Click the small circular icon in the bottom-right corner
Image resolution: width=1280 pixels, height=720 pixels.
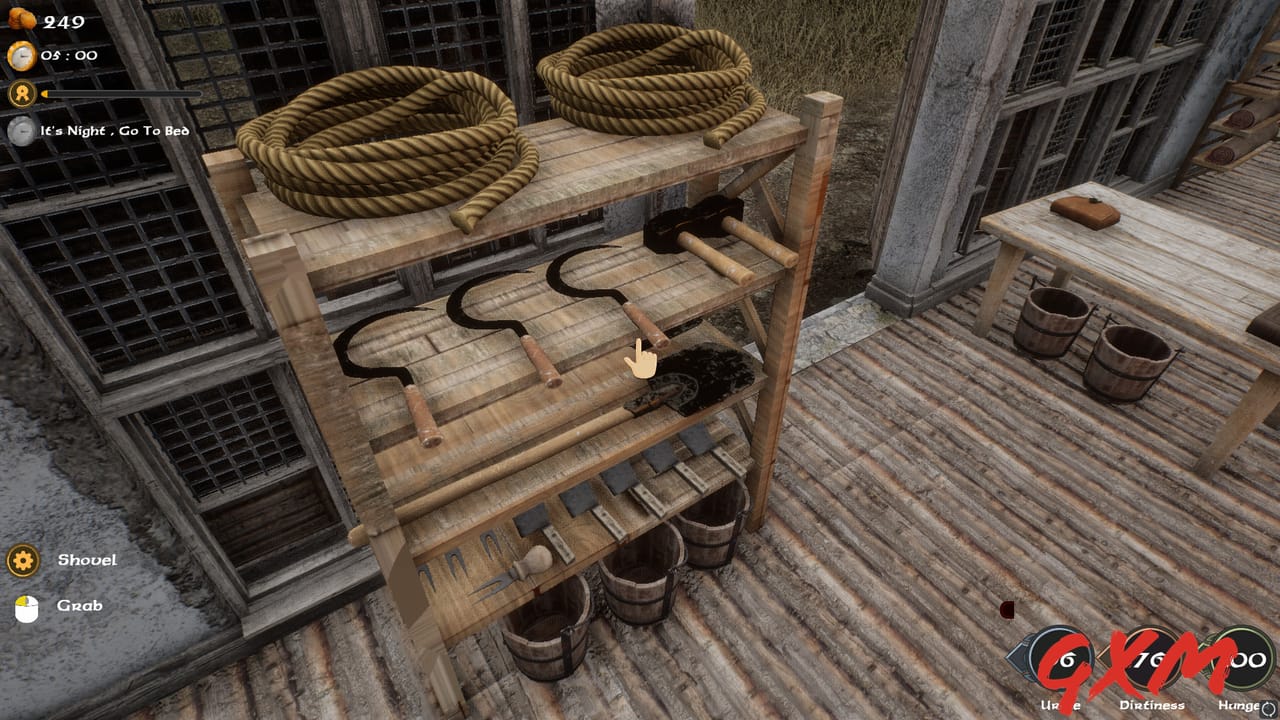(1270, 707)
